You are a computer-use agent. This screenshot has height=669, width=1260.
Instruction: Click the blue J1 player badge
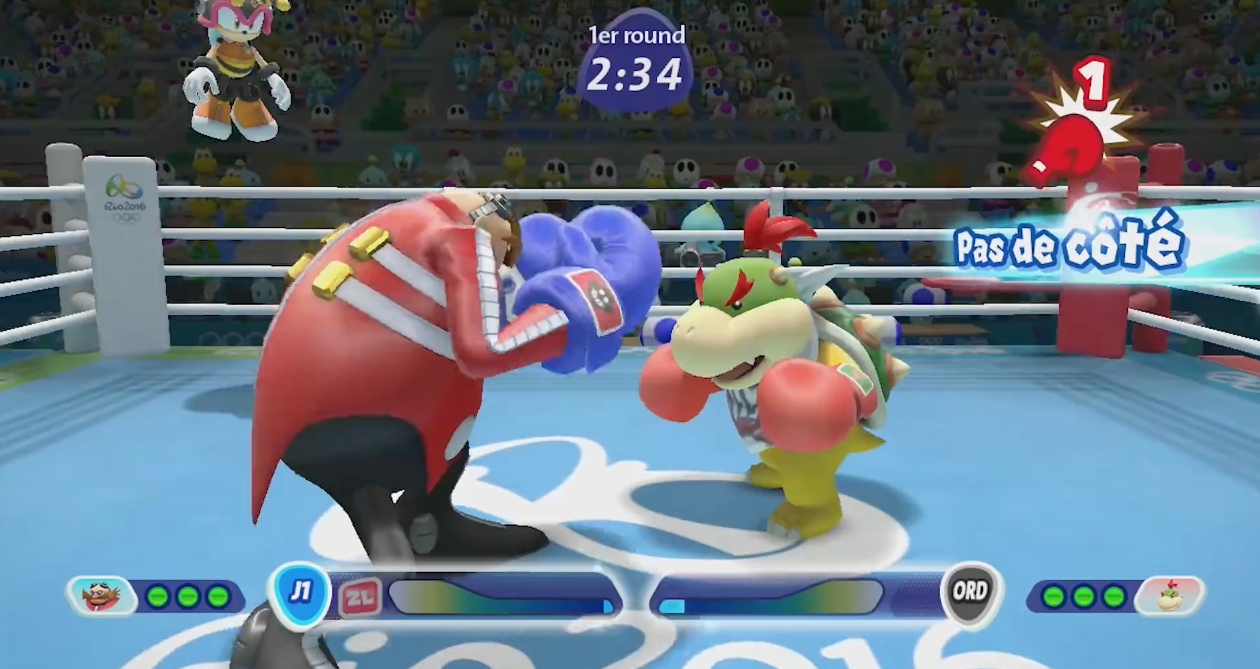(300, 593)
